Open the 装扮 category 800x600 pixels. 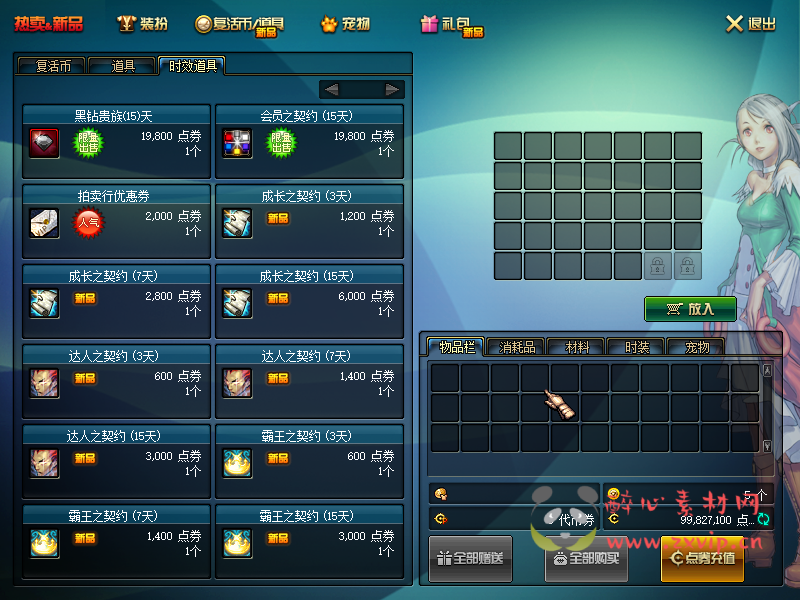(x=143, y=24)
